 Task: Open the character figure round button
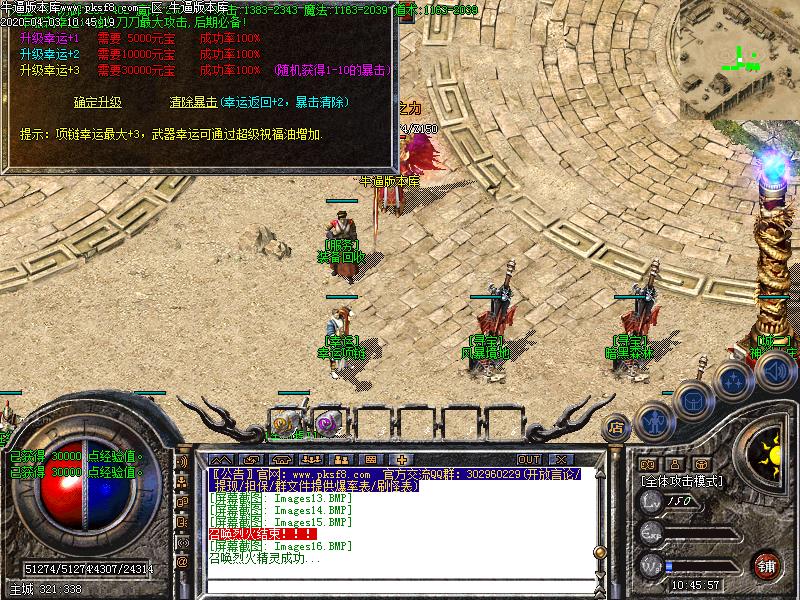653,421
